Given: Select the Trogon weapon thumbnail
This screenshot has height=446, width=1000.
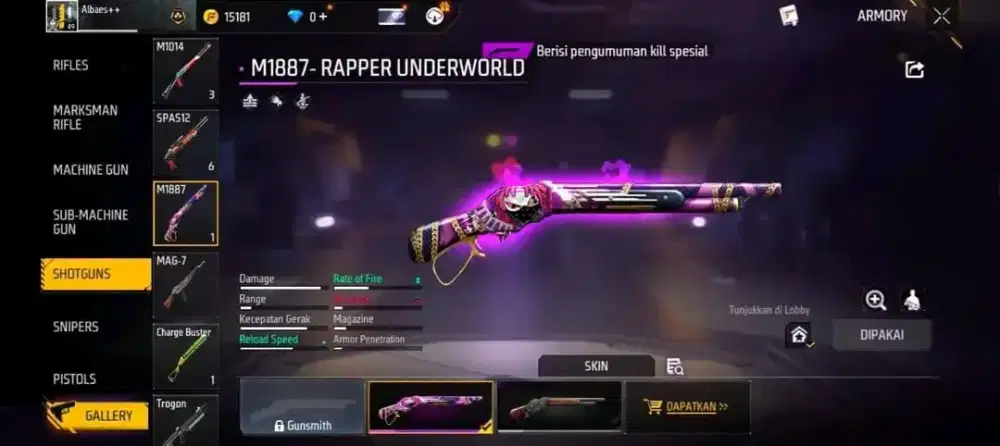Looking at the screenshot, I should point(185,420).
